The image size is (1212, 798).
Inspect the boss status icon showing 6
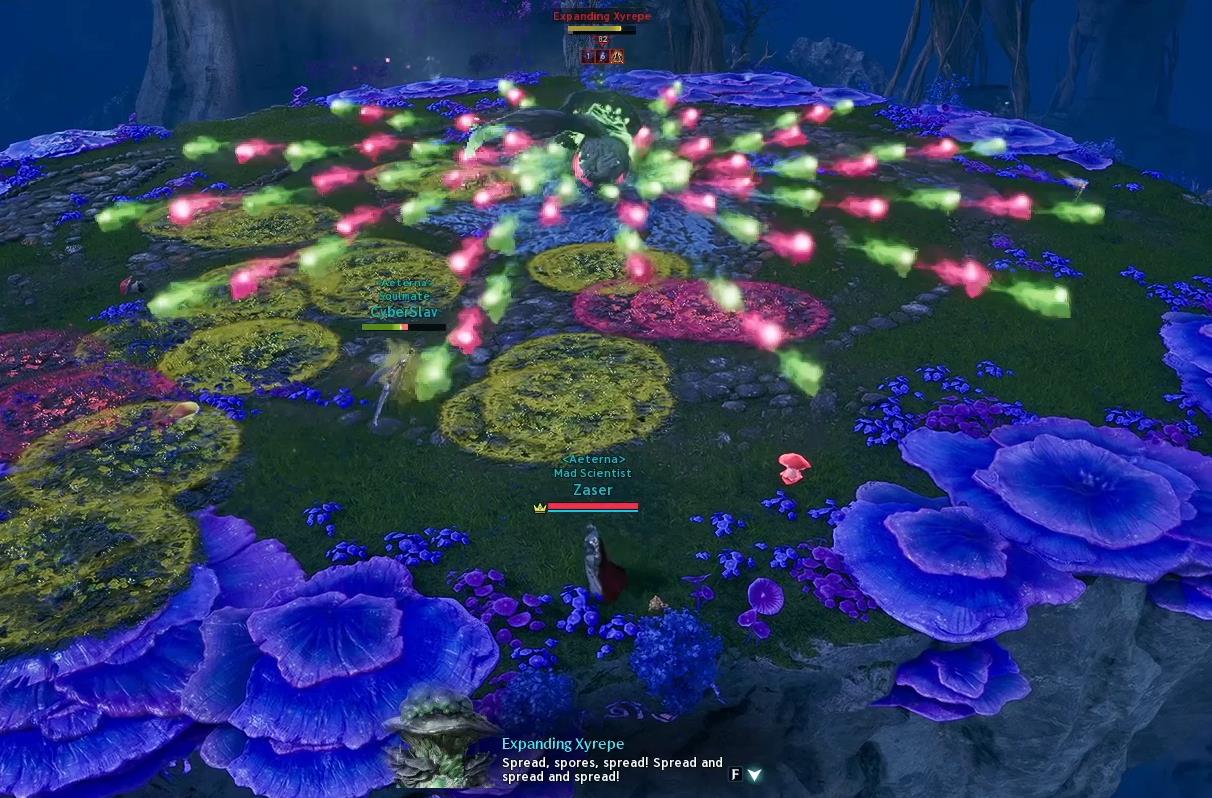pyautogui.click(x=602, y=57)
